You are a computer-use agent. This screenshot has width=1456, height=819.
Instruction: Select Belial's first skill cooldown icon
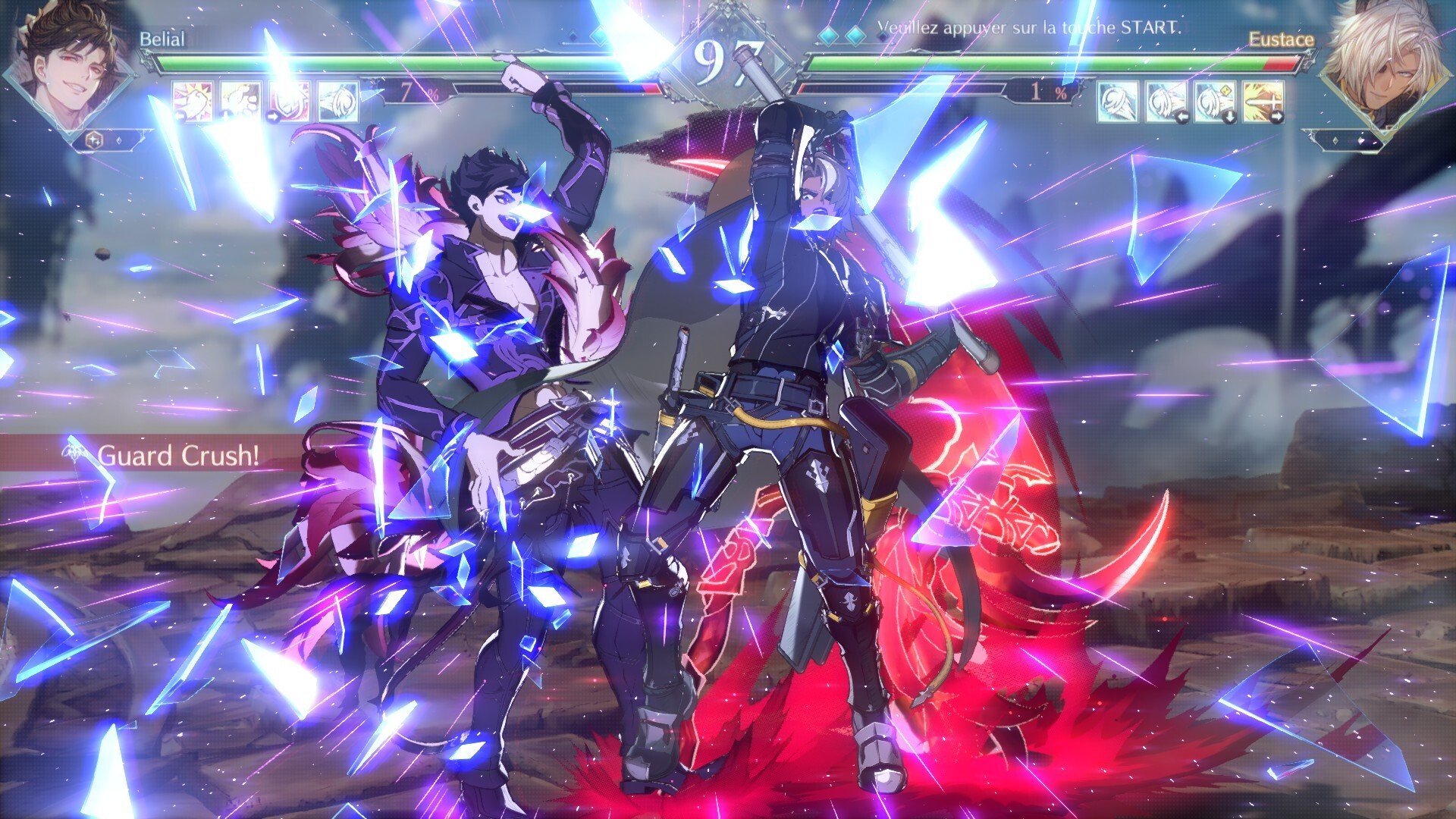[193, 102]
